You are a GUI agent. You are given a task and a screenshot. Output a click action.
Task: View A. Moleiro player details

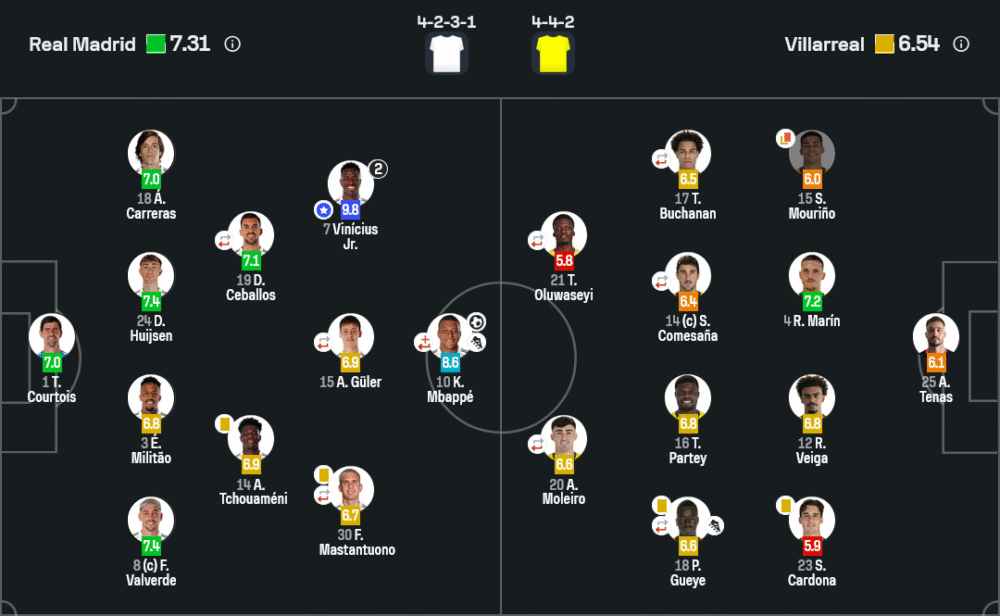tap(564, 440)
